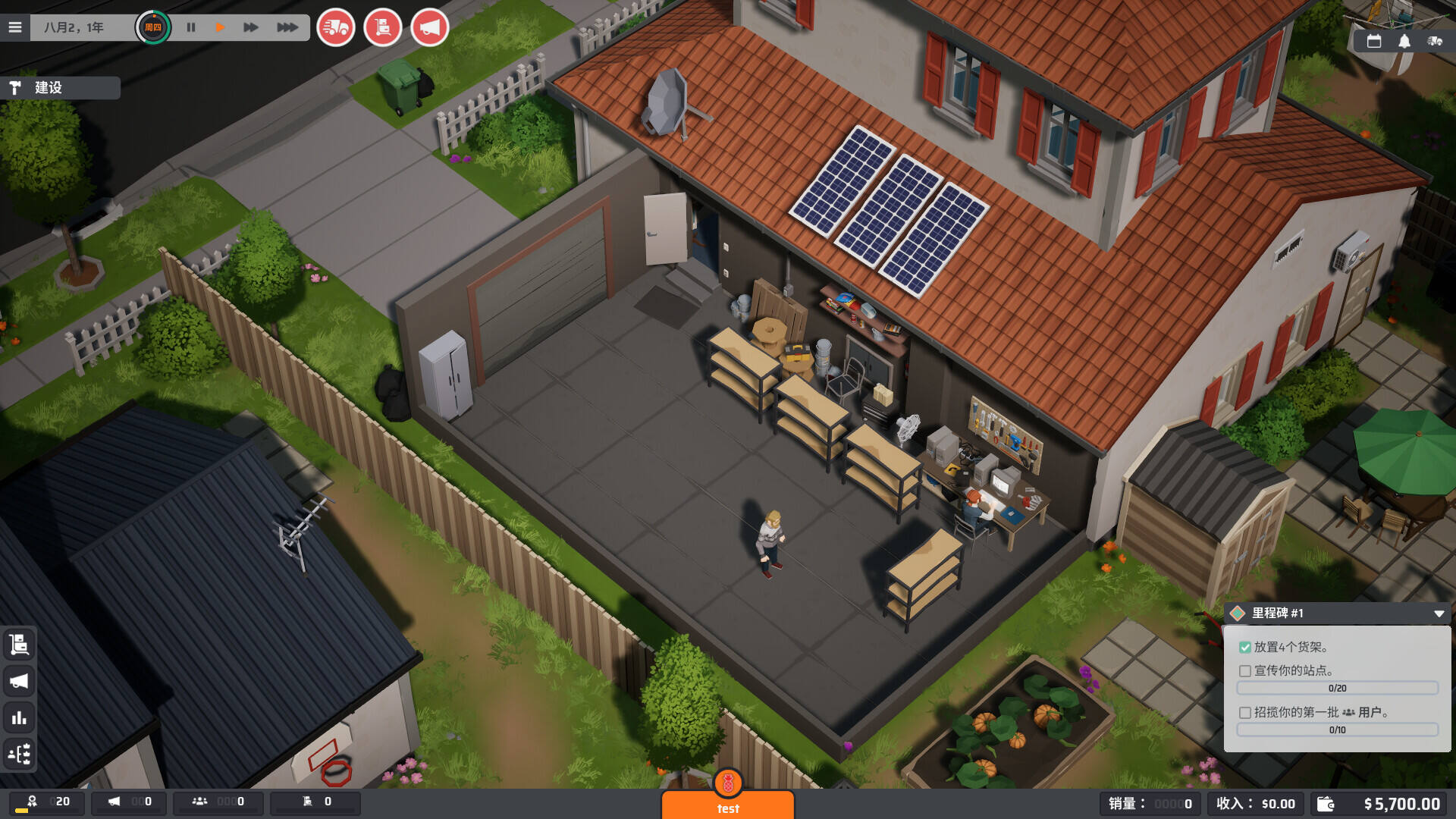Click the red megaphone marketing button
Screen dimensions: 1456x819
pos(429,28)
